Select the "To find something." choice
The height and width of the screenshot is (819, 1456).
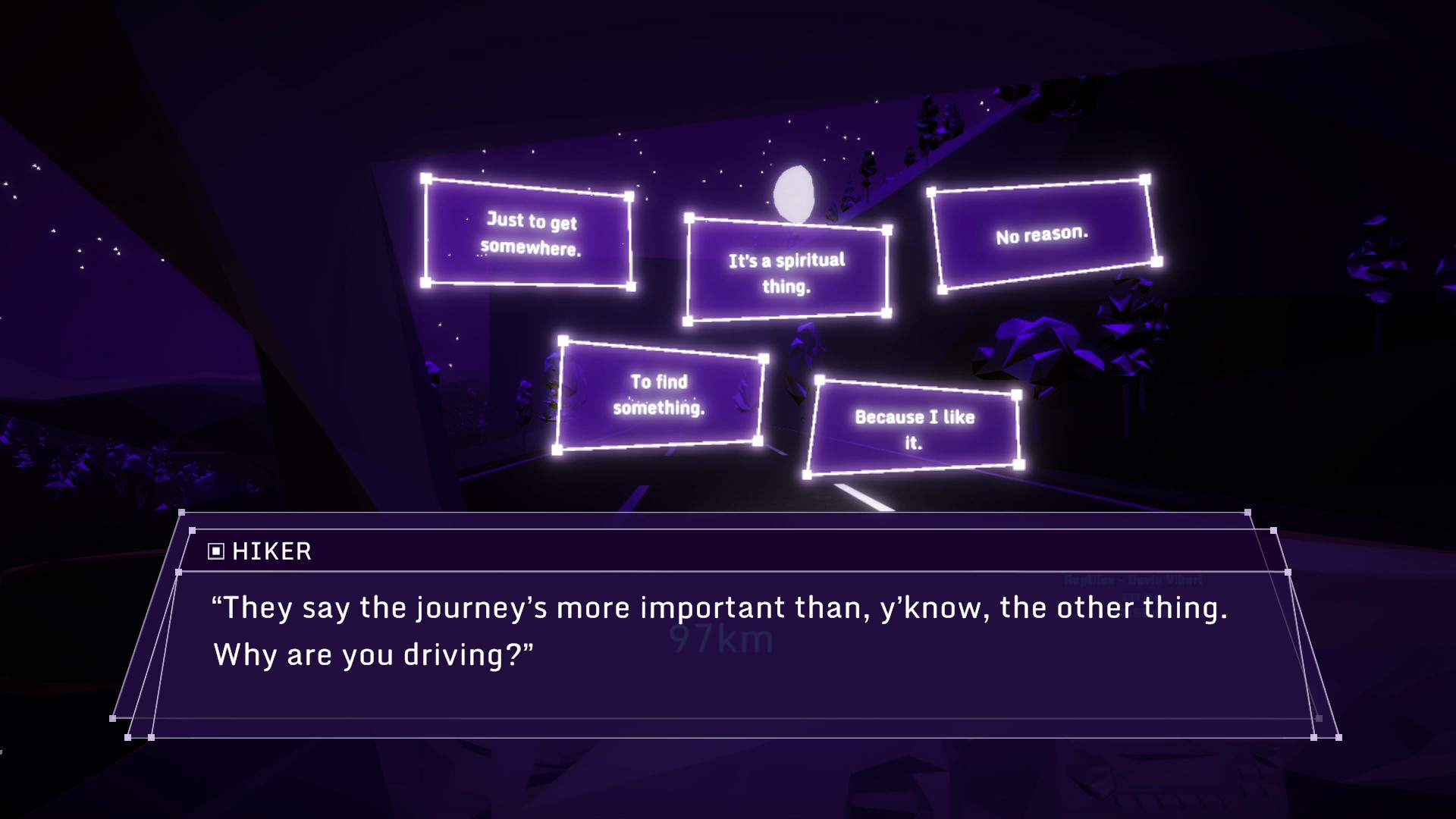tap(661, 395)
